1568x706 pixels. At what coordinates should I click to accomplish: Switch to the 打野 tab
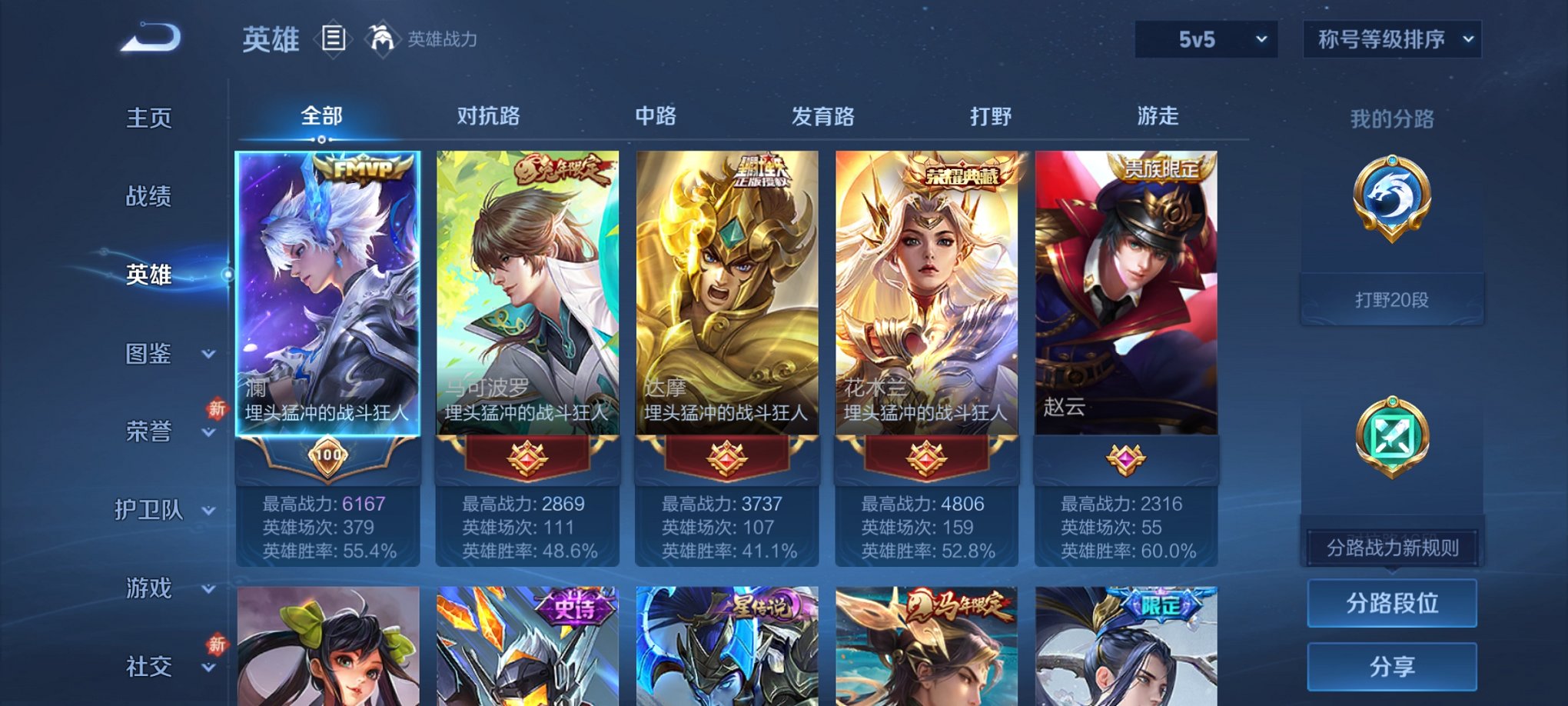pyautogui.click(x=992, y=116)
